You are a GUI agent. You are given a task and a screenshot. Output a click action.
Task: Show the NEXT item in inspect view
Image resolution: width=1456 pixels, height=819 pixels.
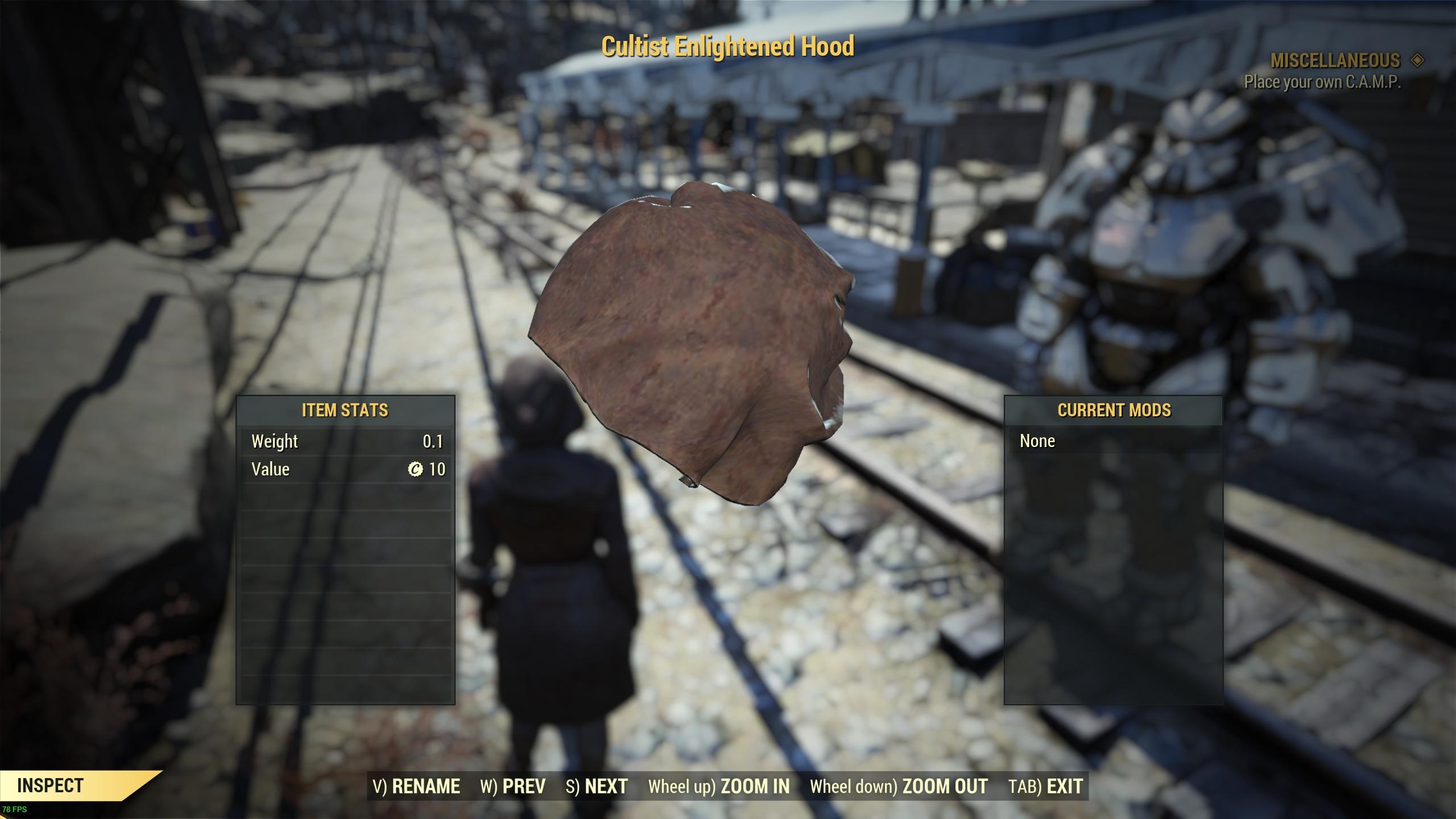(x=597, y=786)
